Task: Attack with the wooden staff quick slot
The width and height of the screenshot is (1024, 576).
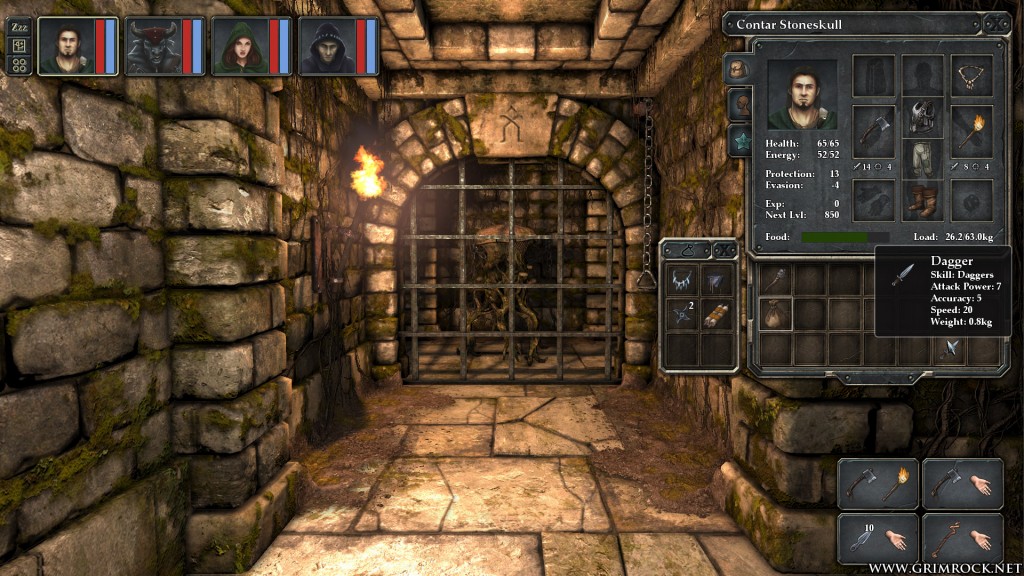Action: [x=946, y=539]
